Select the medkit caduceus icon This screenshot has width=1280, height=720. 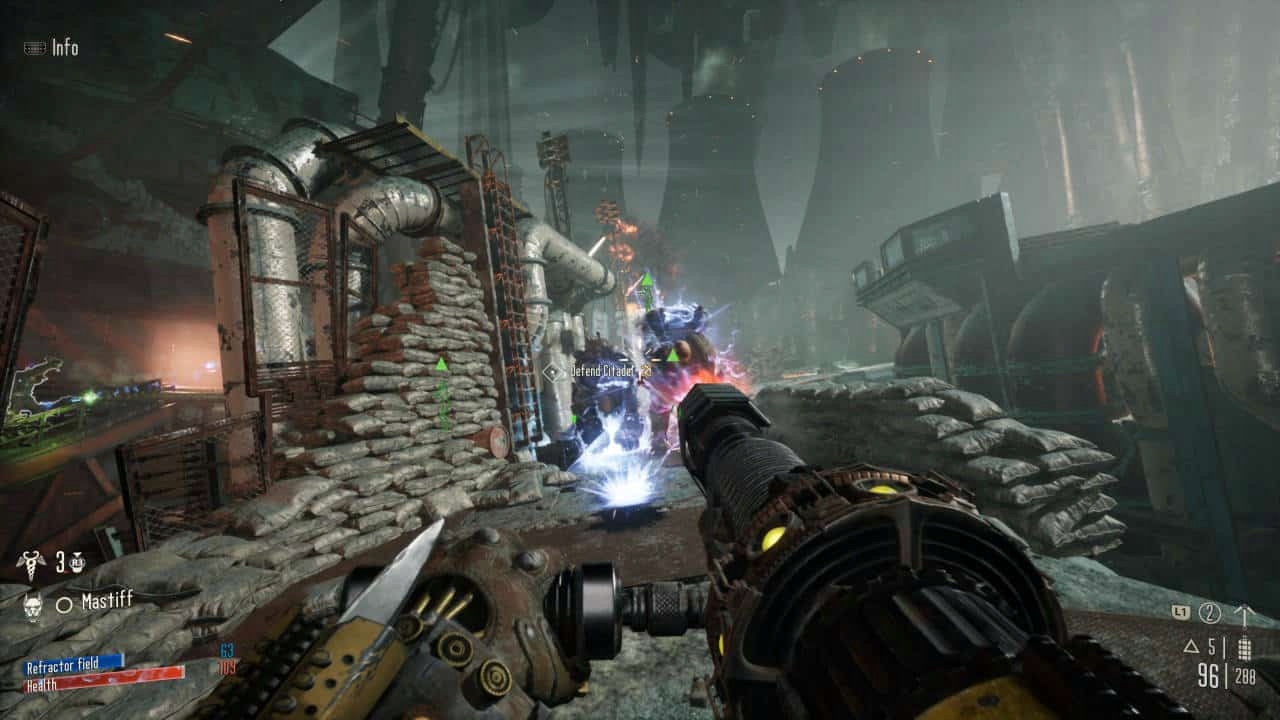(x=30, y=562)
